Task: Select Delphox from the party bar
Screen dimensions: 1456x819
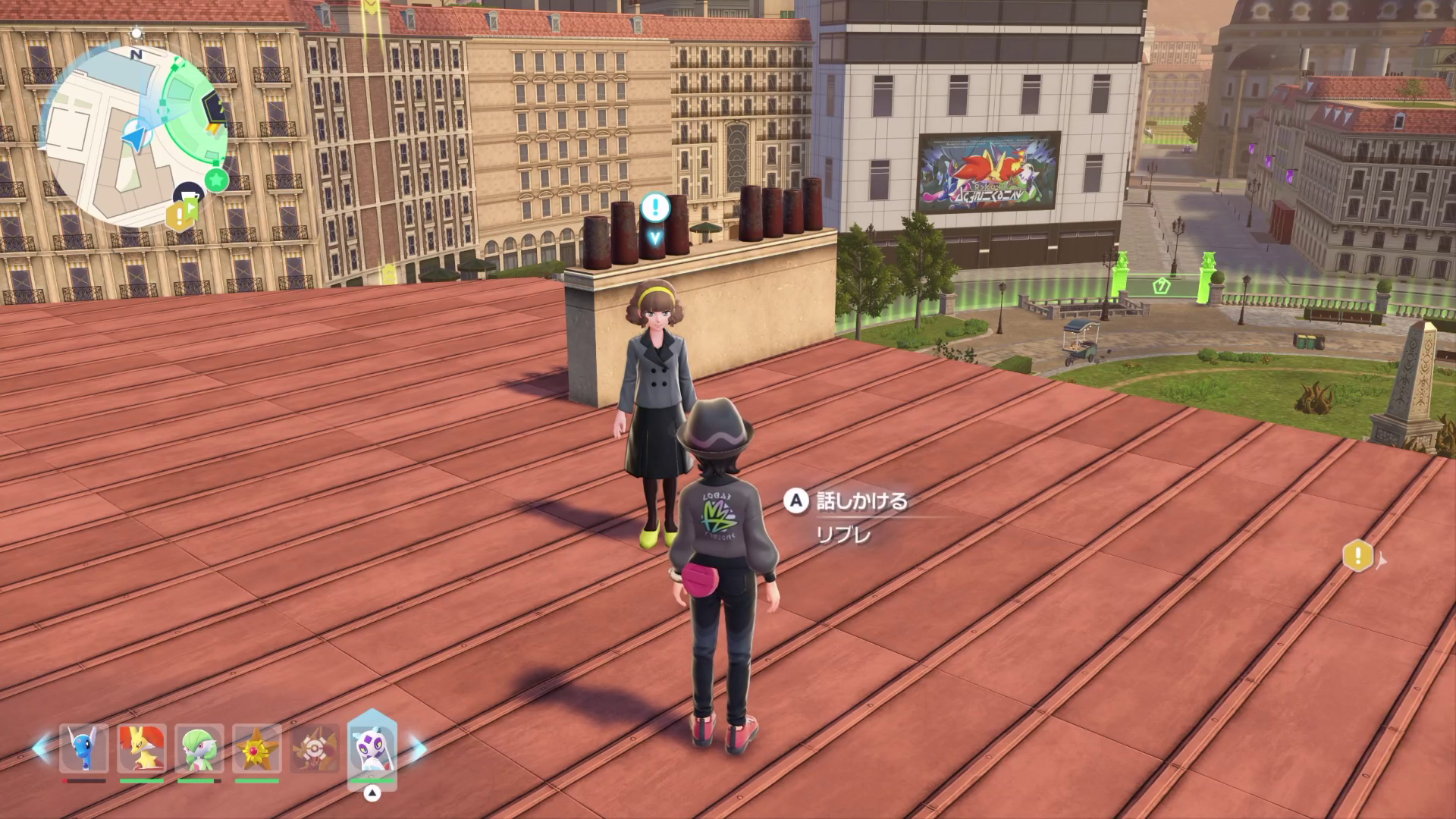Action: (142, 748)
